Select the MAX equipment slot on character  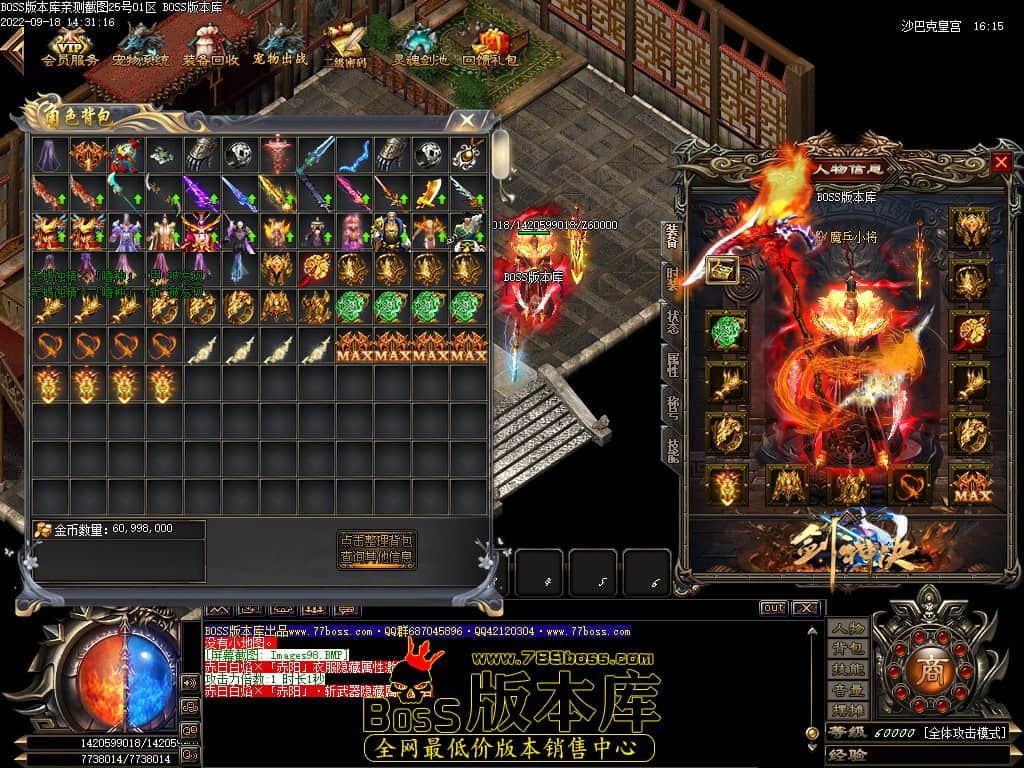[969, 485]
